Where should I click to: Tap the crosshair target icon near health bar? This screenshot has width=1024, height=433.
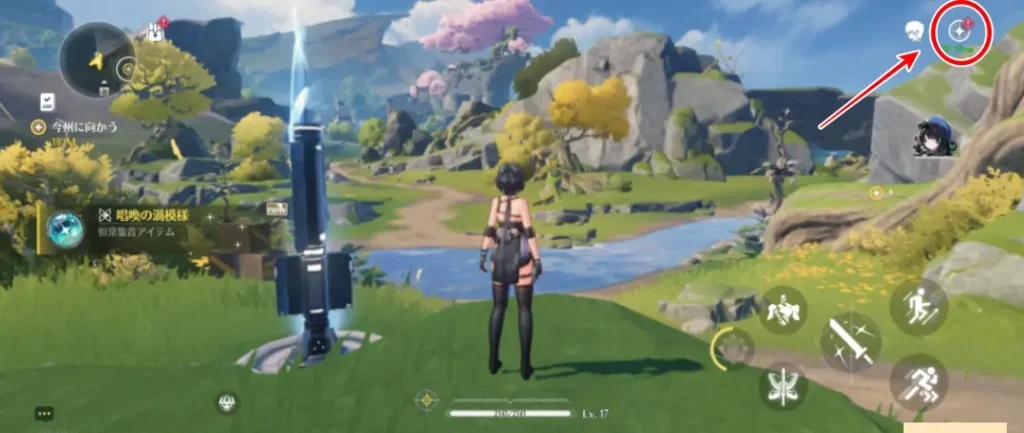[x=428, y=400]
